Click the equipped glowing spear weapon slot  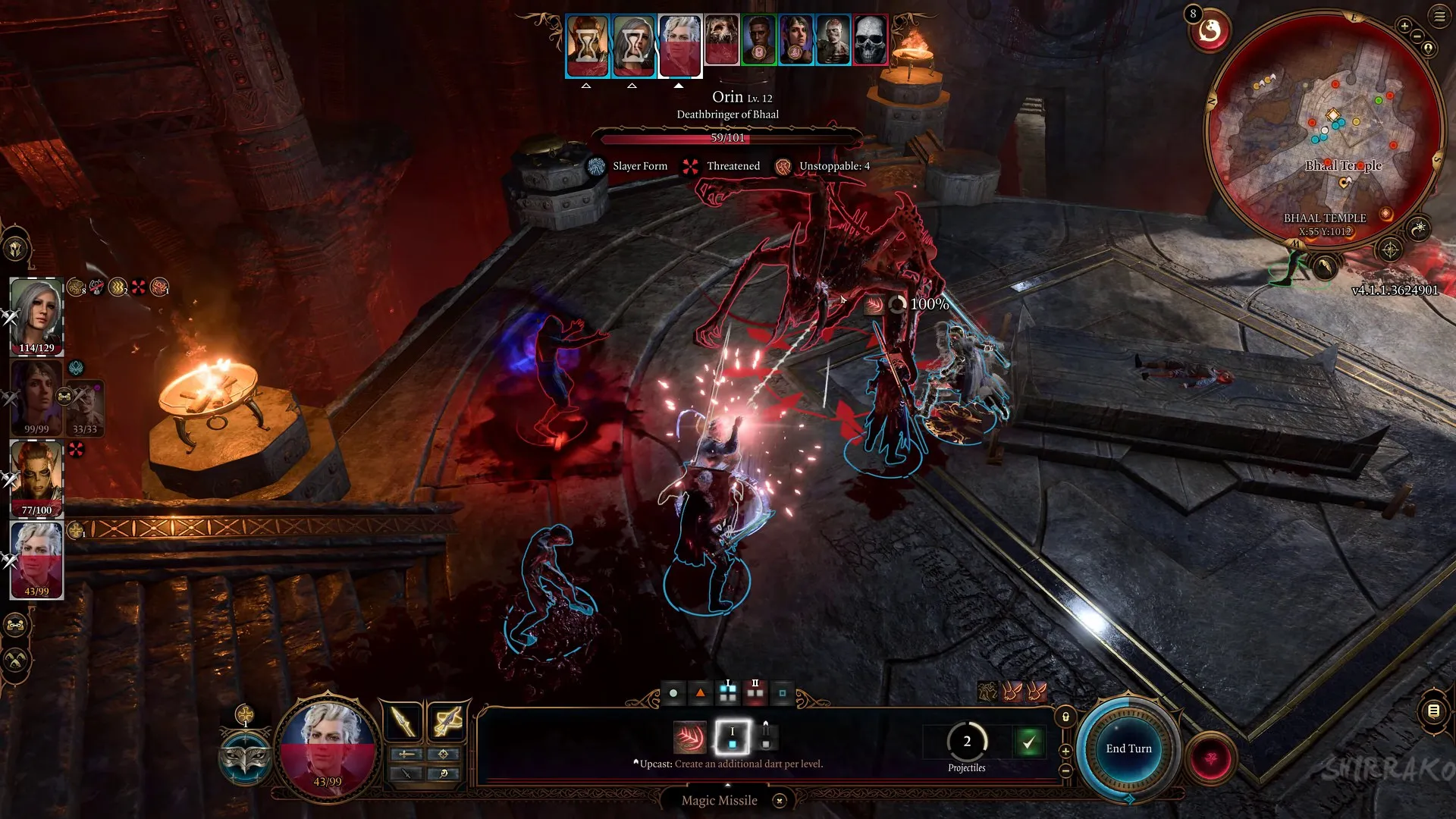[x=402, y=720]
